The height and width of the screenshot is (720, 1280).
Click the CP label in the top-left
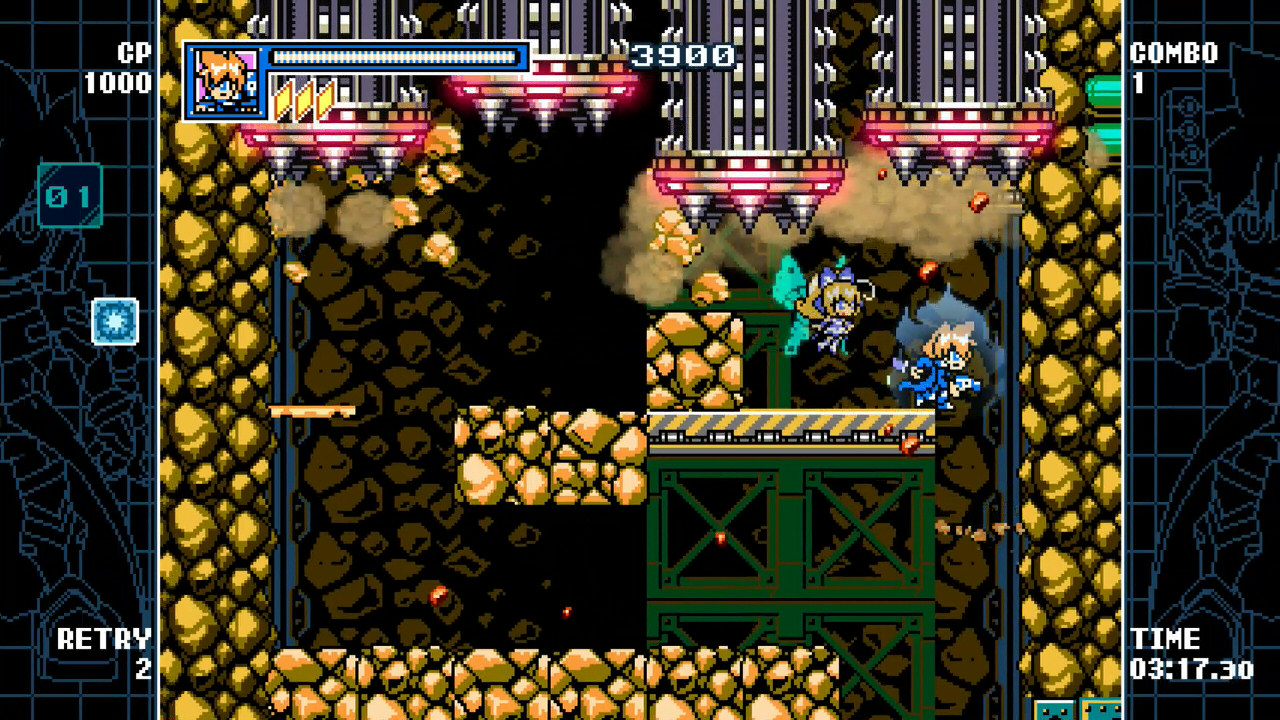132,54
